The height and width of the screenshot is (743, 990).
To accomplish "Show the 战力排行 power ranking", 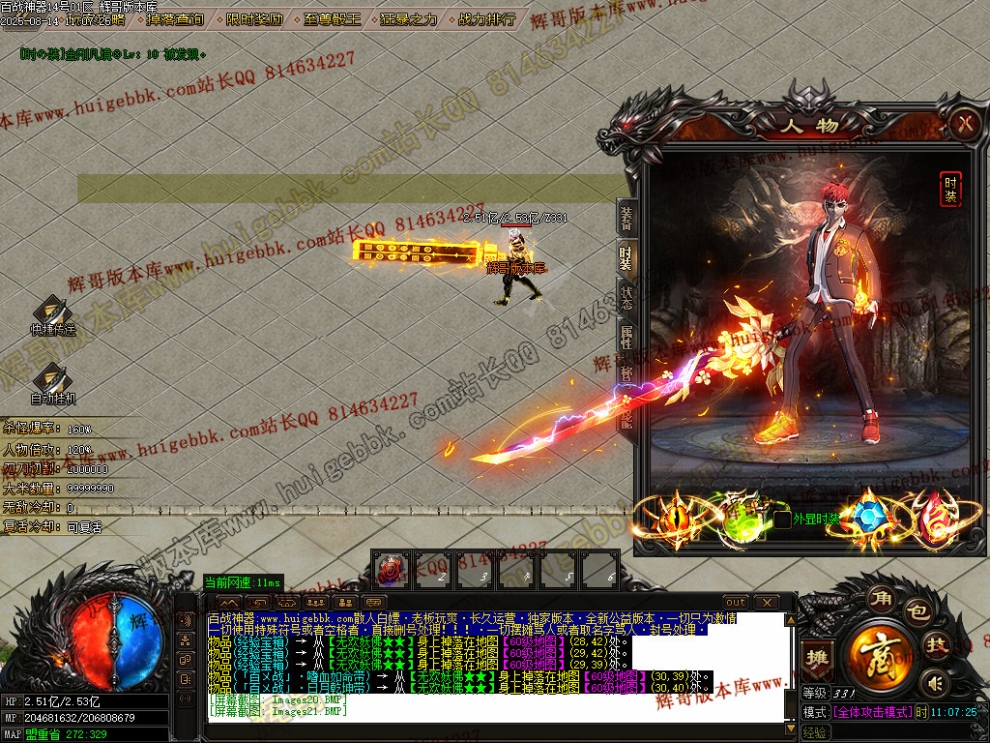I will 487,19.
